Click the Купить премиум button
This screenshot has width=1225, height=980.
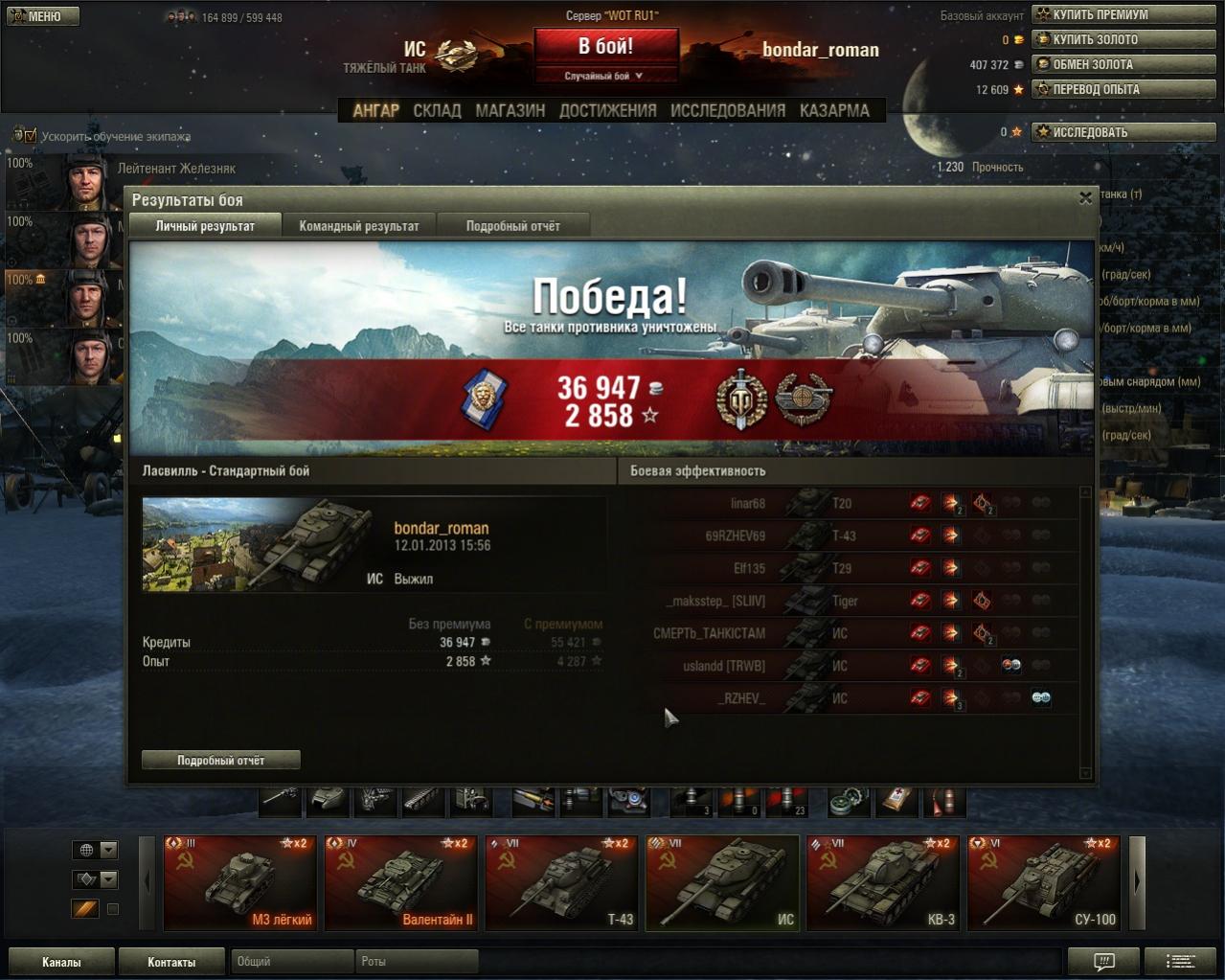1122,14
